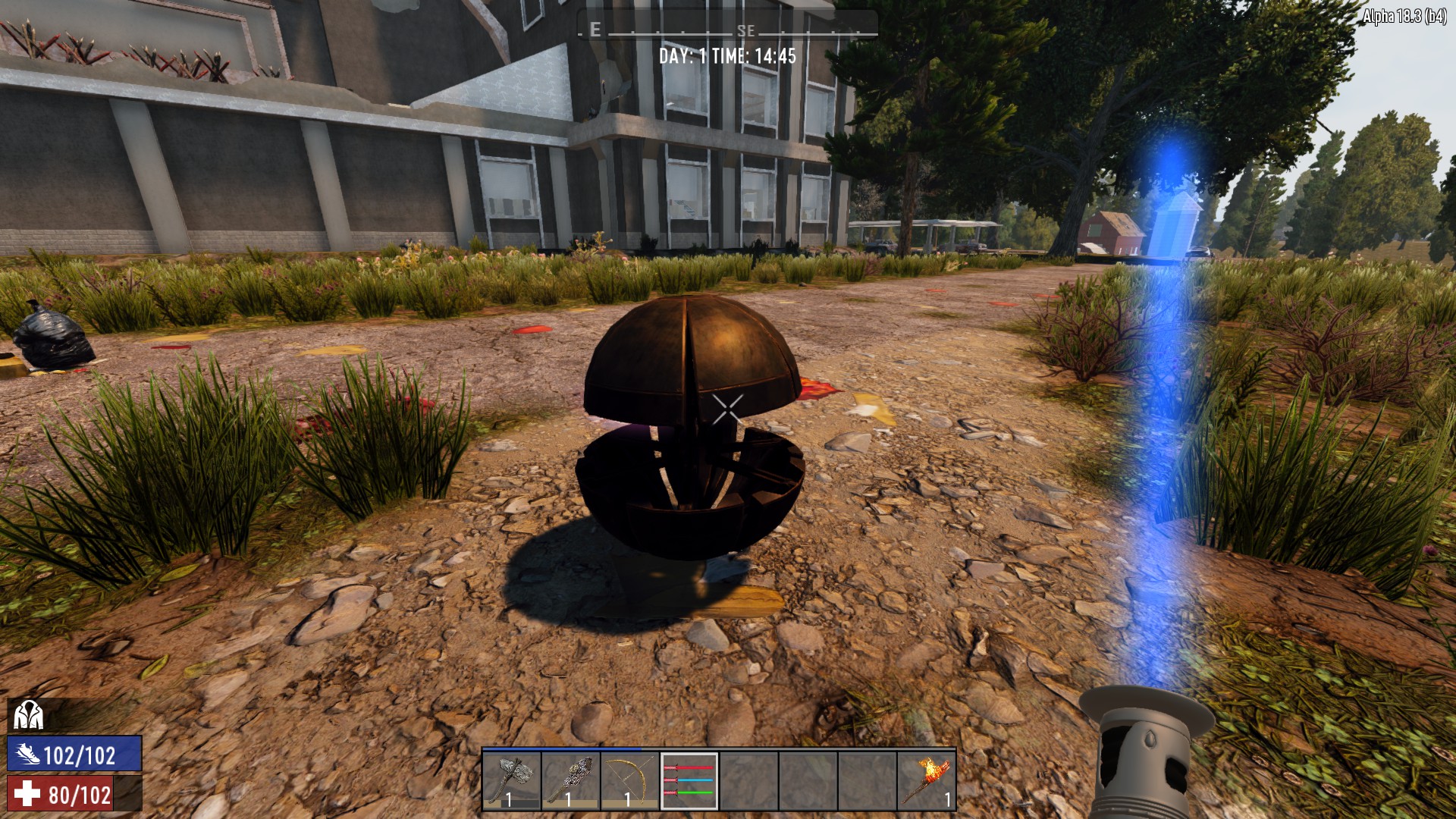
Task: Select the stone axe hotbar slot
Action: (x=512, y=780)
